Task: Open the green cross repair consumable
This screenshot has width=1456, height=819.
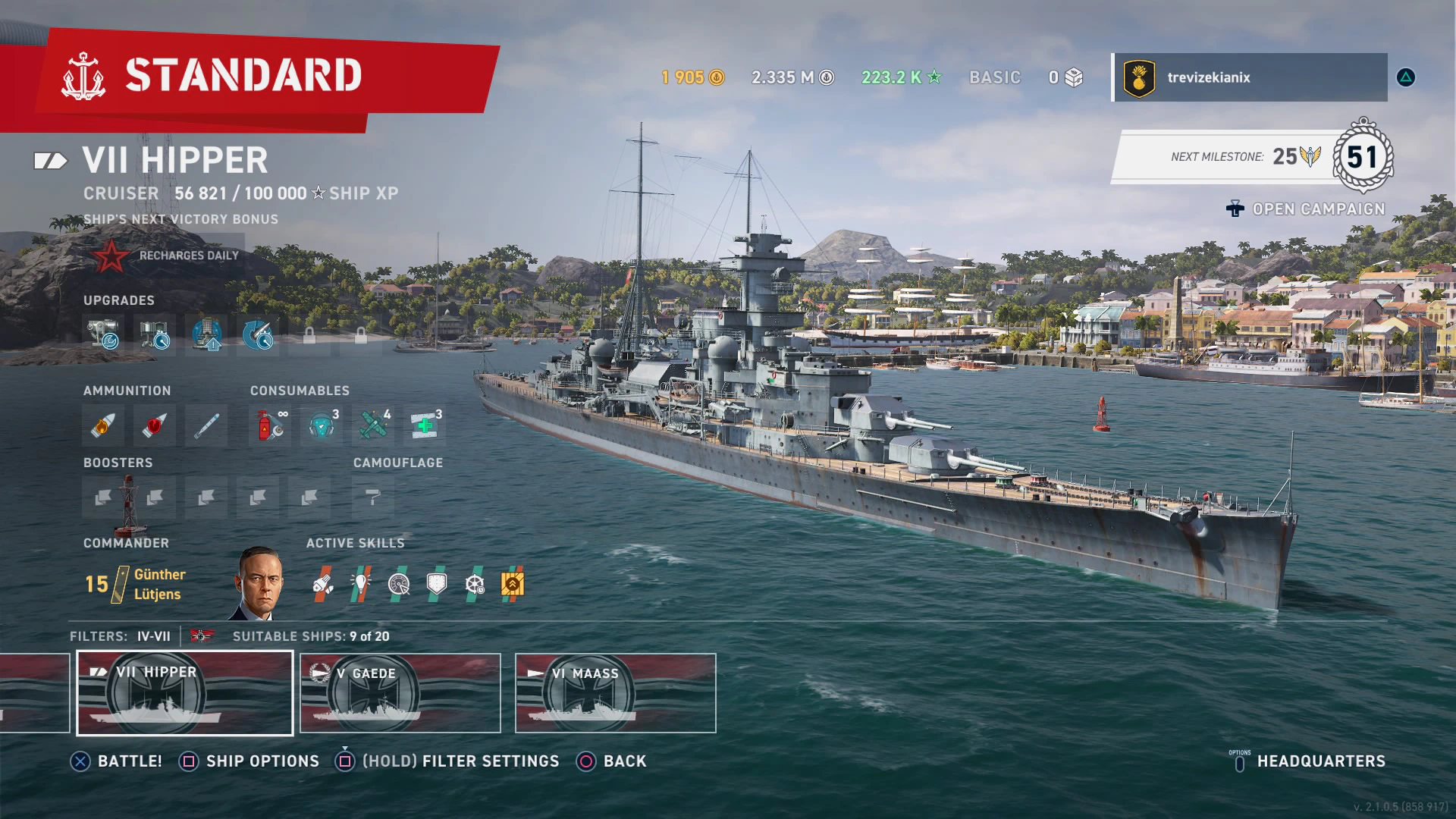Action: (x=425, y=425)
